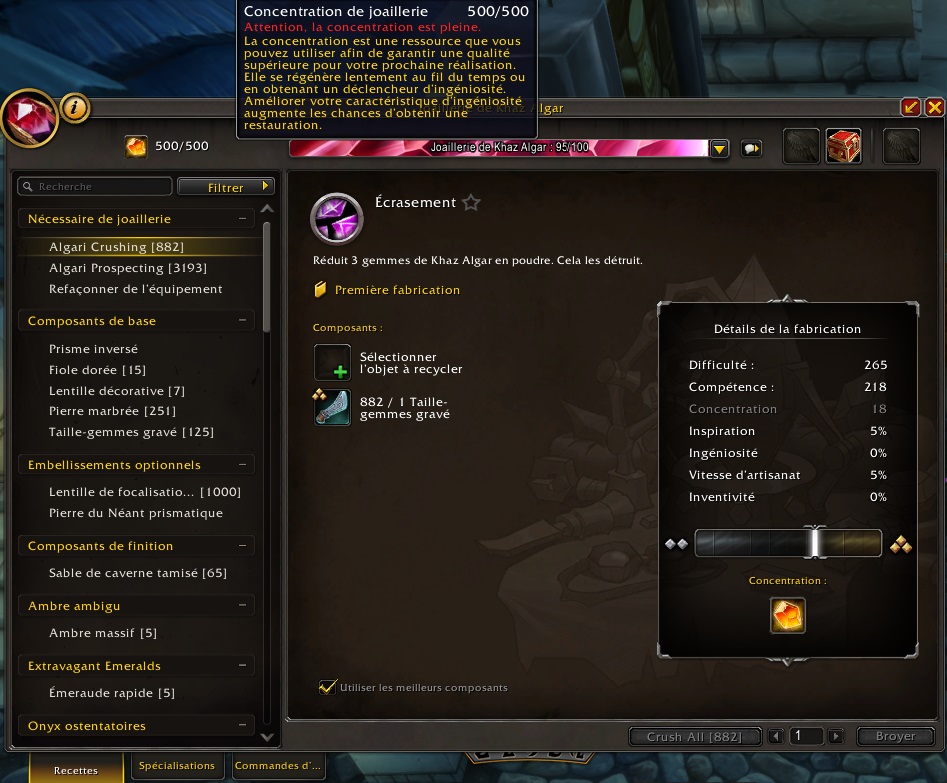The width and height of the screenshot is (947, 783).
Task: Choose Refaçonner de l'équipement recipe
Action: coord(135,289)
